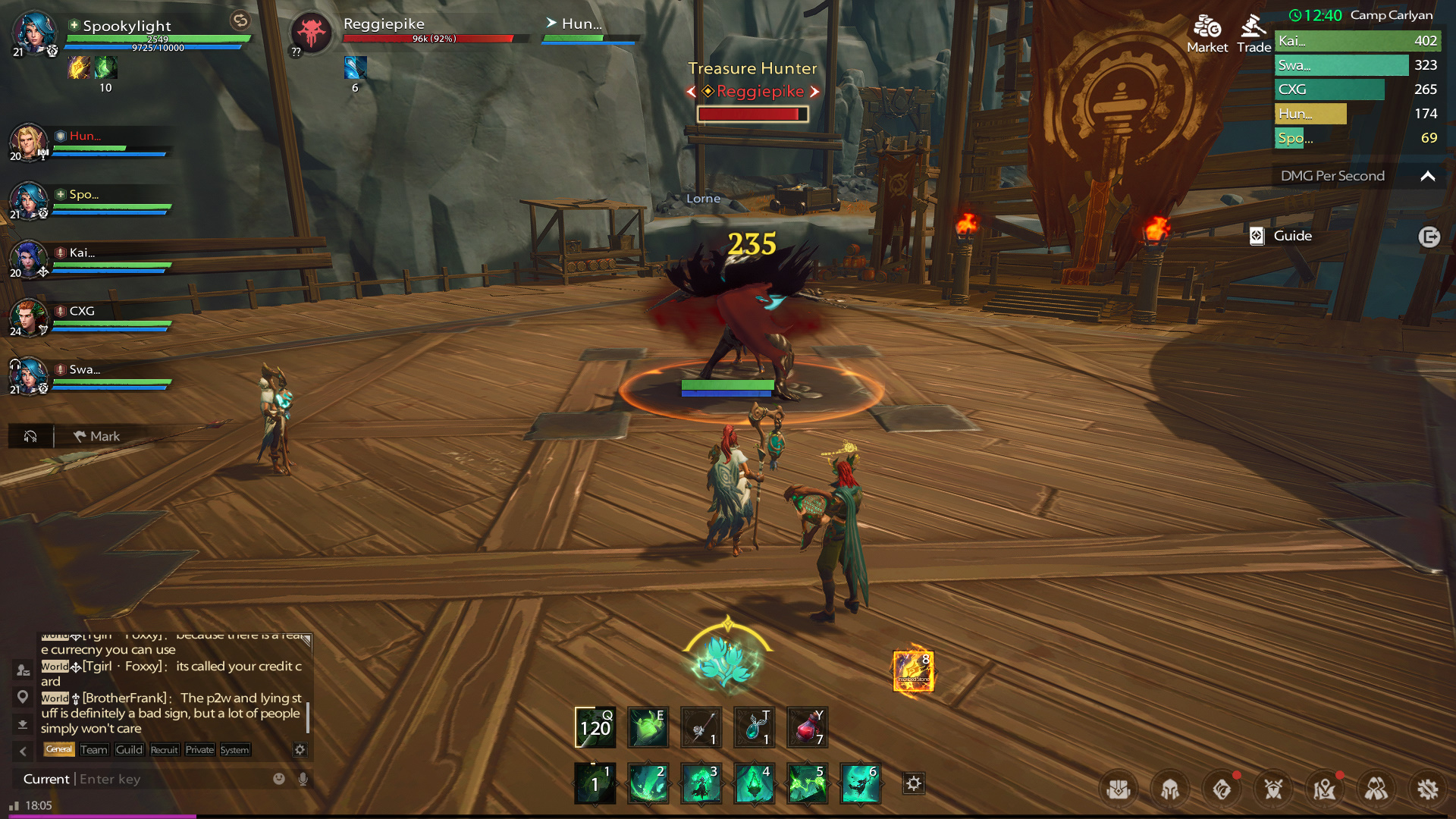Open skill bar gear settings
Viewport: 1456px width, 819px height.
tap(914, 783)
